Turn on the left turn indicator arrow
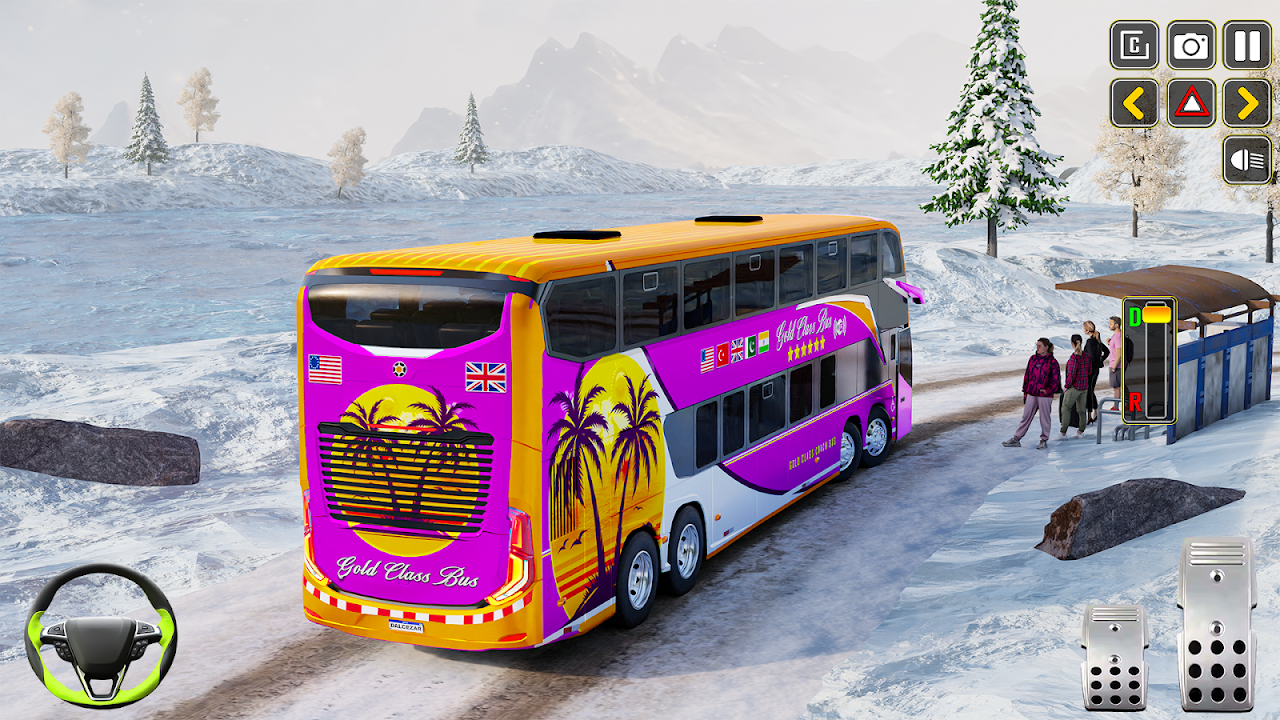 tap(1134, 103)
